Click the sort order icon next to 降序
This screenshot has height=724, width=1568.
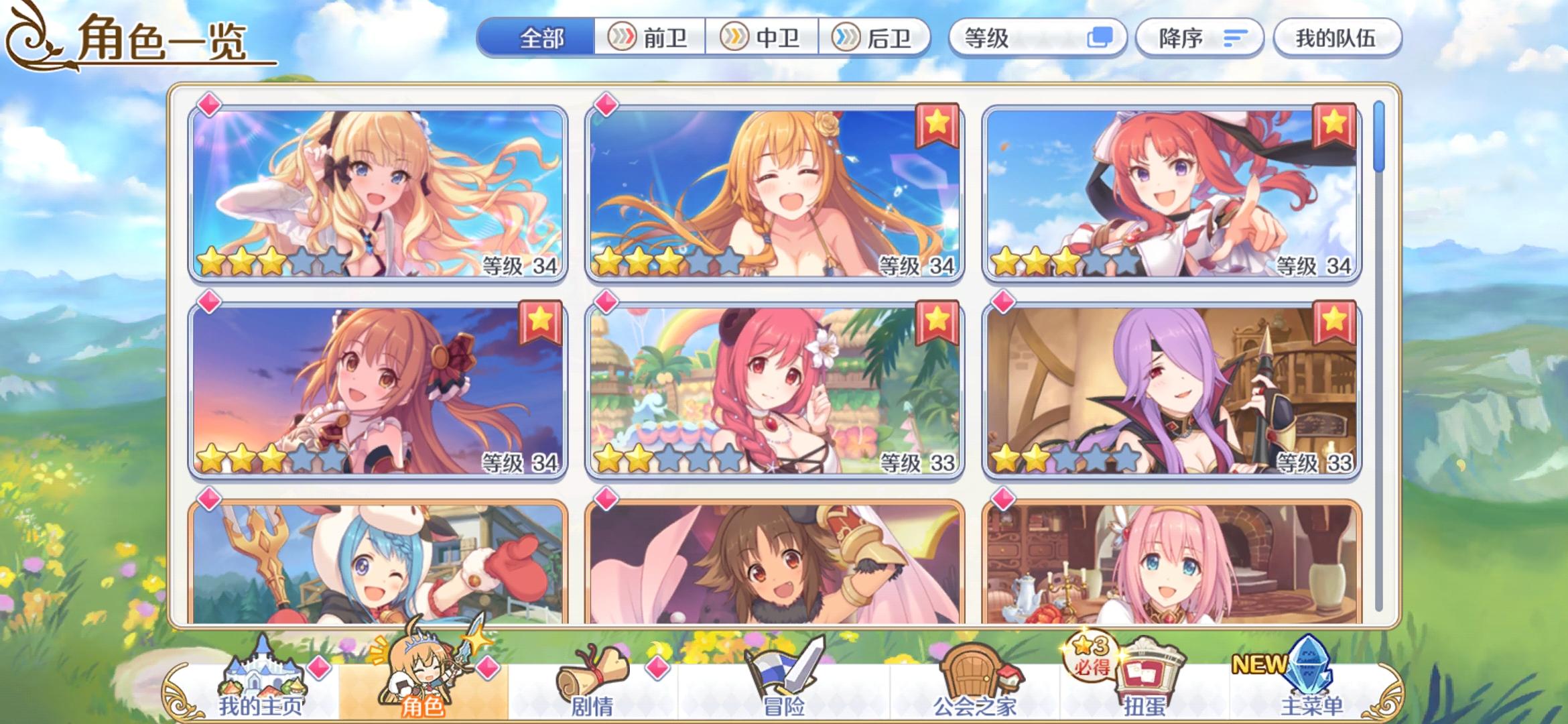pyautogui.click(x=1234, y=38)
